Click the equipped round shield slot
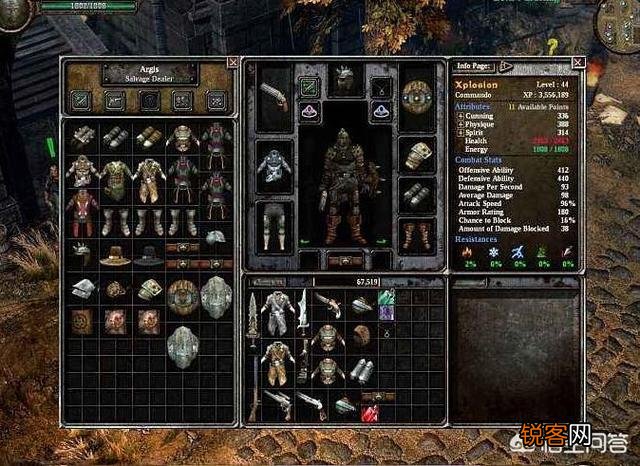The image size is (640, 466). 415,97
